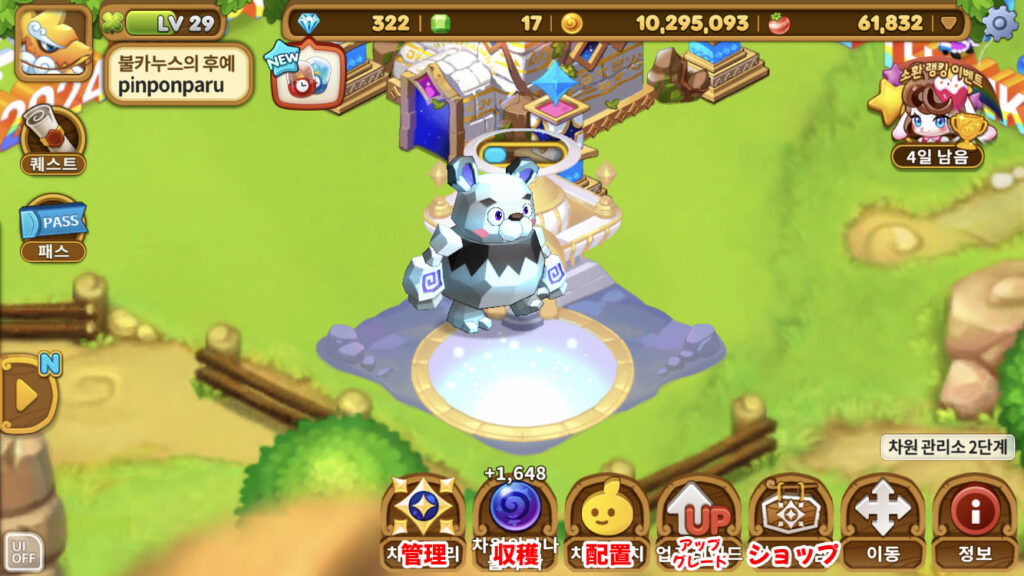Image resolution: width=1024 pixels, height=576 pixels.
Task: Tap the blue diamond currency counter
Action: coord(356,23)
